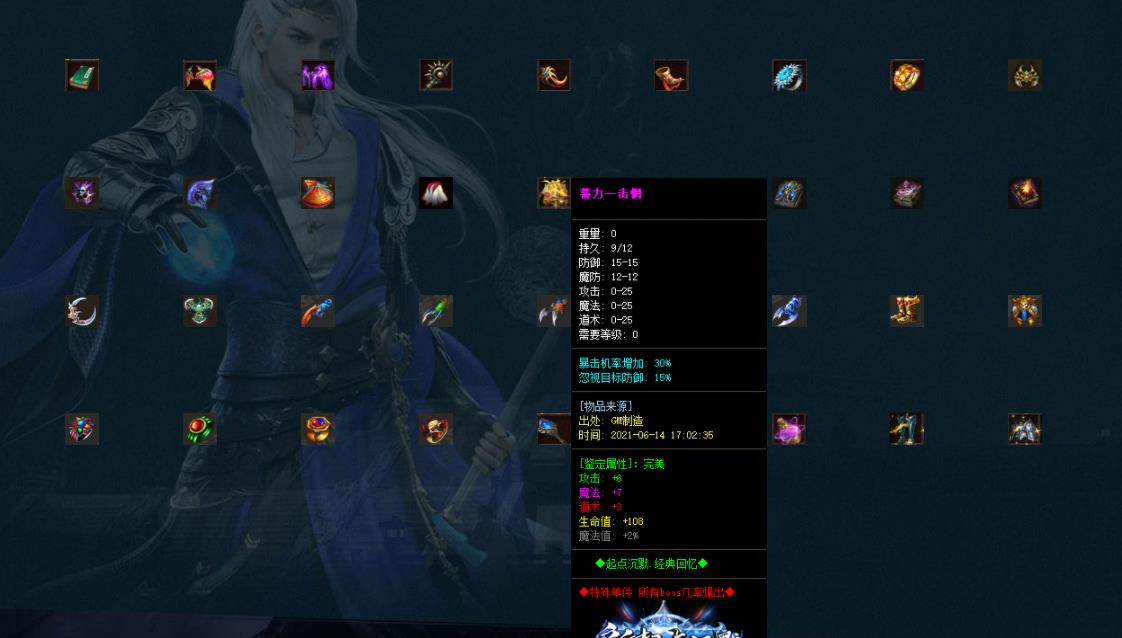Click the purple glowing armor icon
Viewport: 1122px width, 638px height.
[x=318, y=75]
